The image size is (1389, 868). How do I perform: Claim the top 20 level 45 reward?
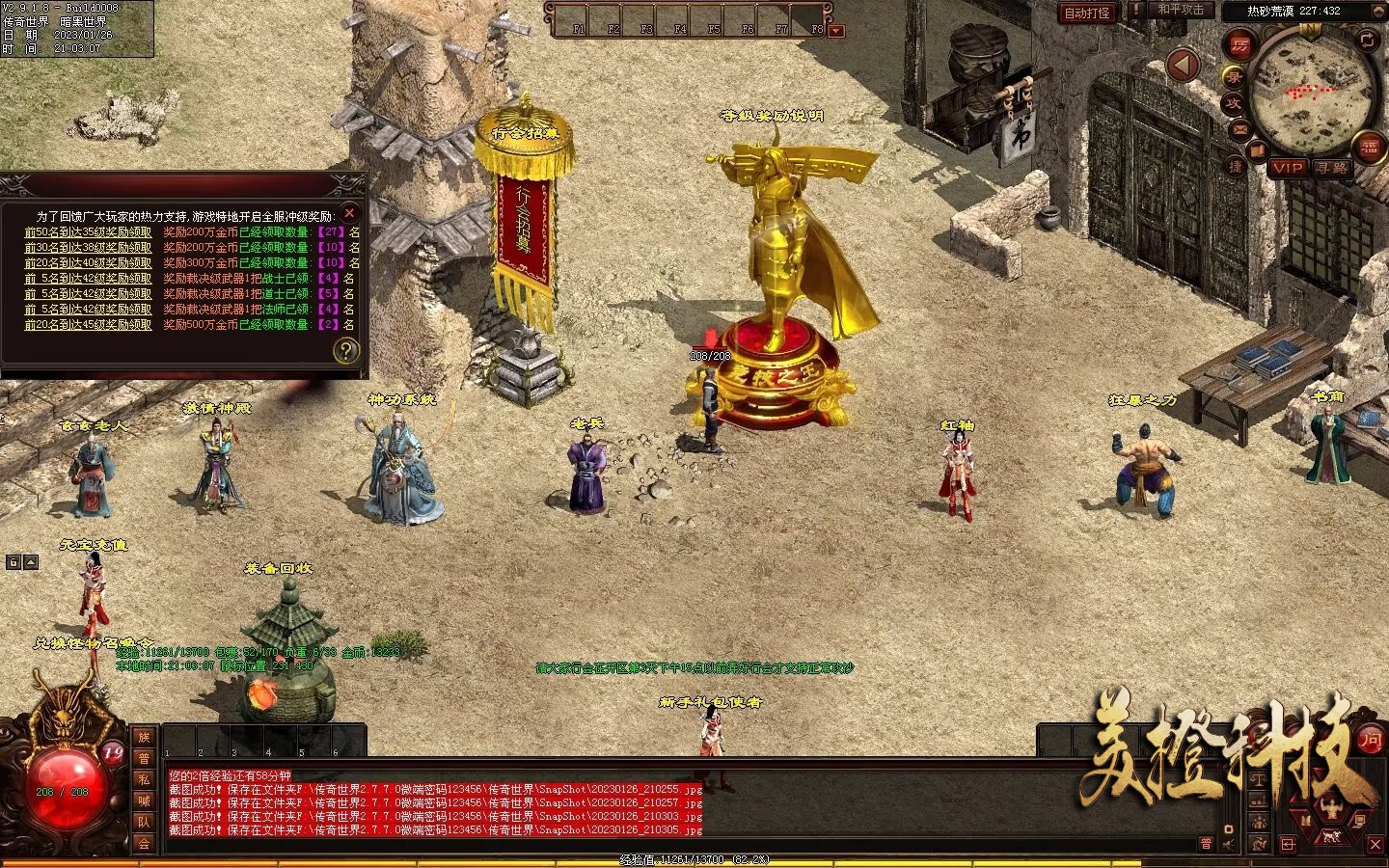[88, 325]
